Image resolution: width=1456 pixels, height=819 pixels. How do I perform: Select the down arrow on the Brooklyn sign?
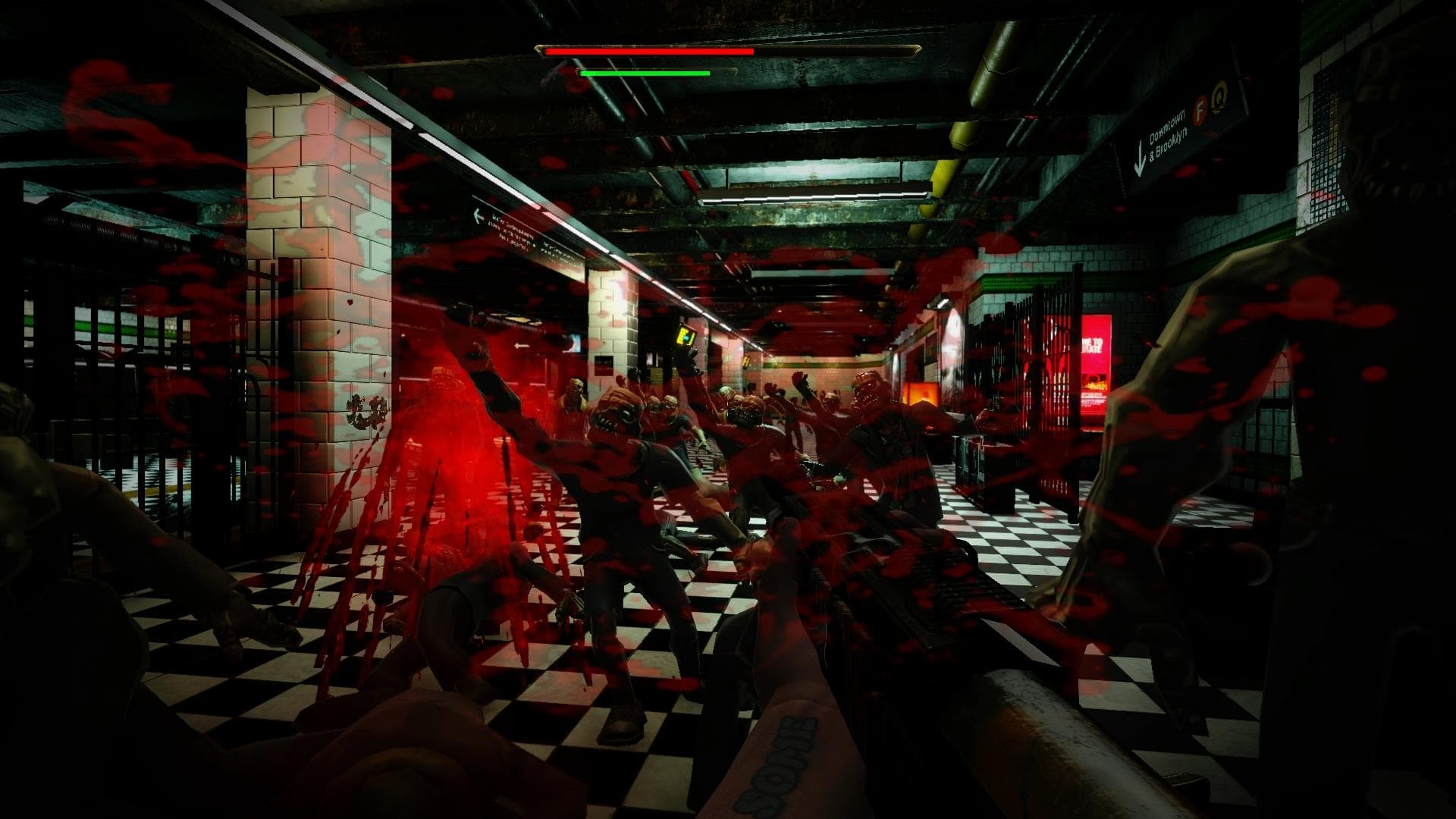tap(1141, 157)
